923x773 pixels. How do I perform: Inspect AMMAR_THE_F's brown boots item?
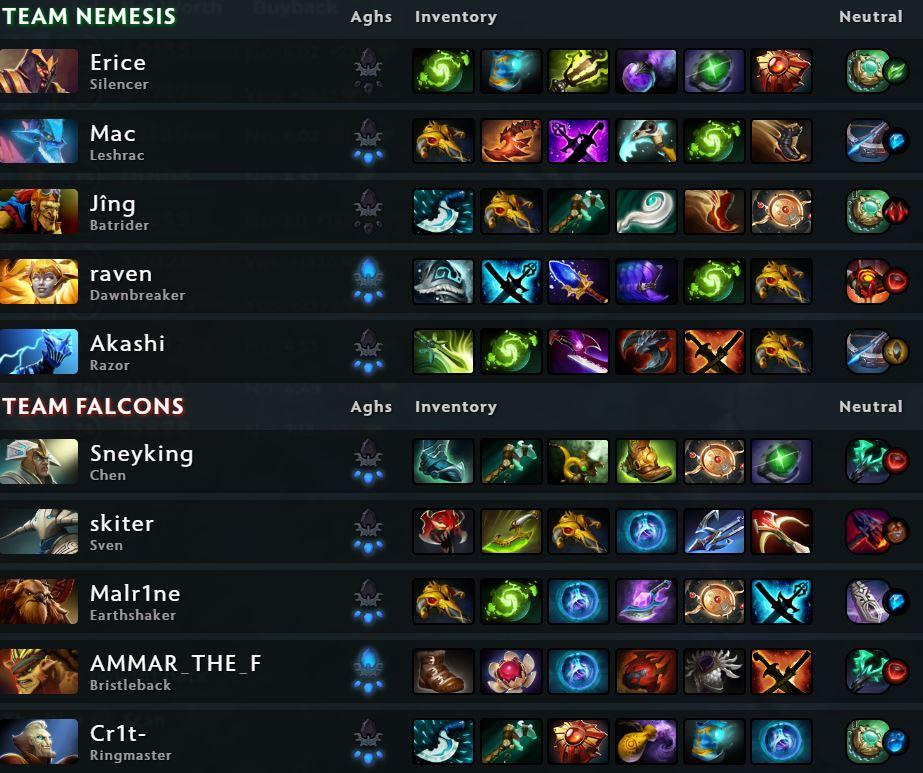[x=443, y=671]
